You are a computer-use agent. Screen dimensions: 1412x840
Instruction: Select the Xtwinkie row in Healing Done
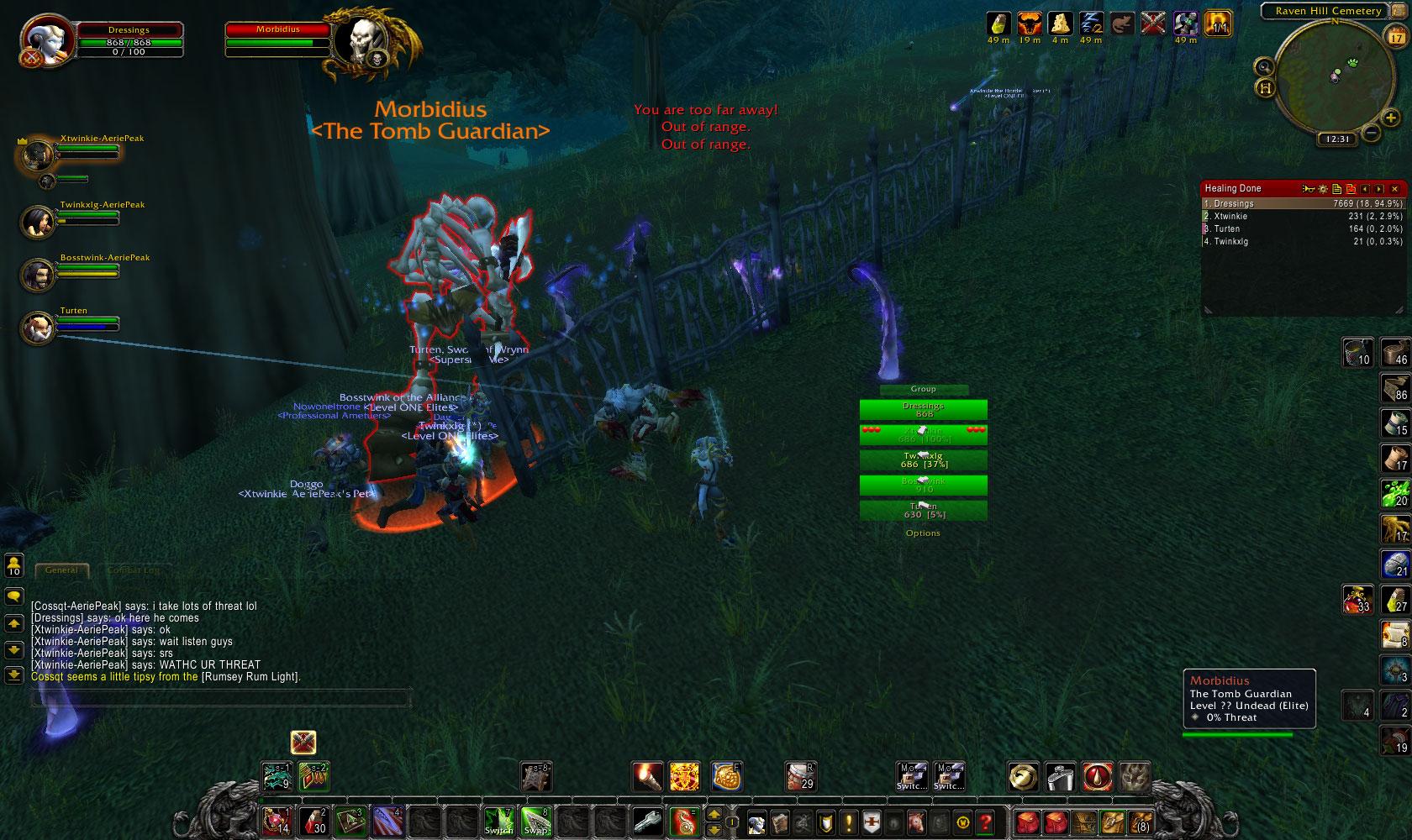point(1303,217)
